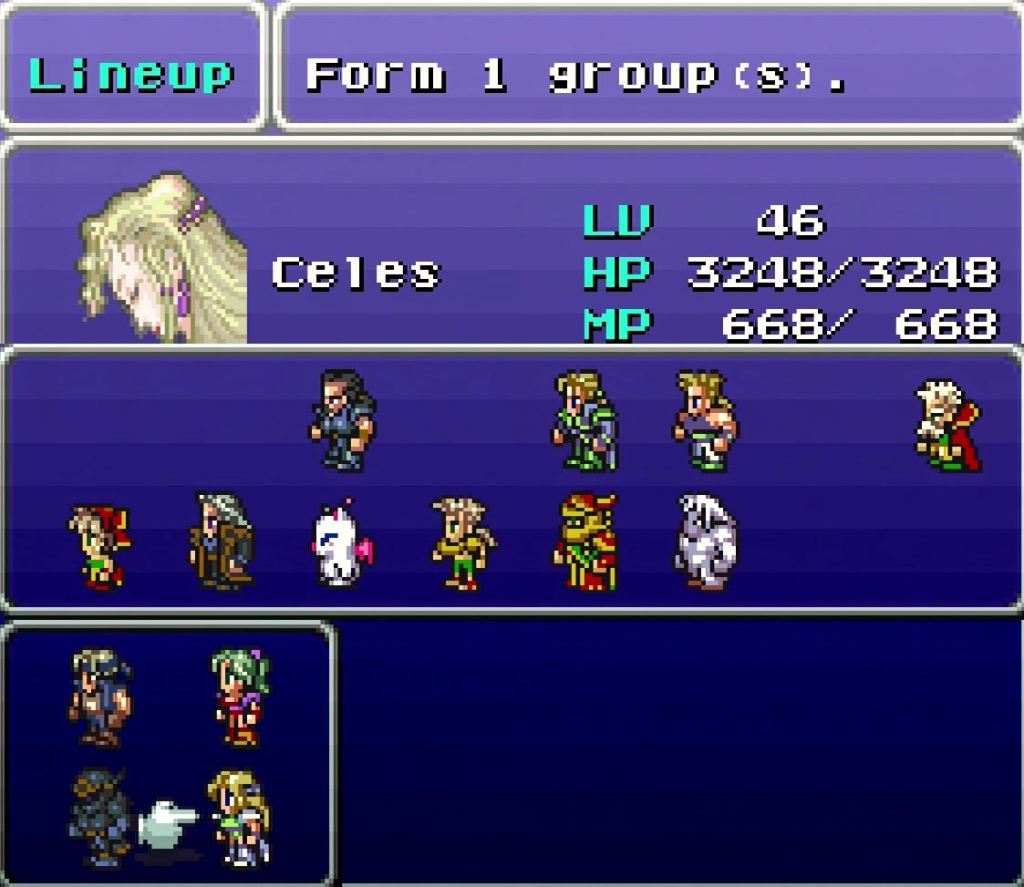The image size is (1024, 887).
Task: Pick Sabin the blond monk
Action: point(705,421)
